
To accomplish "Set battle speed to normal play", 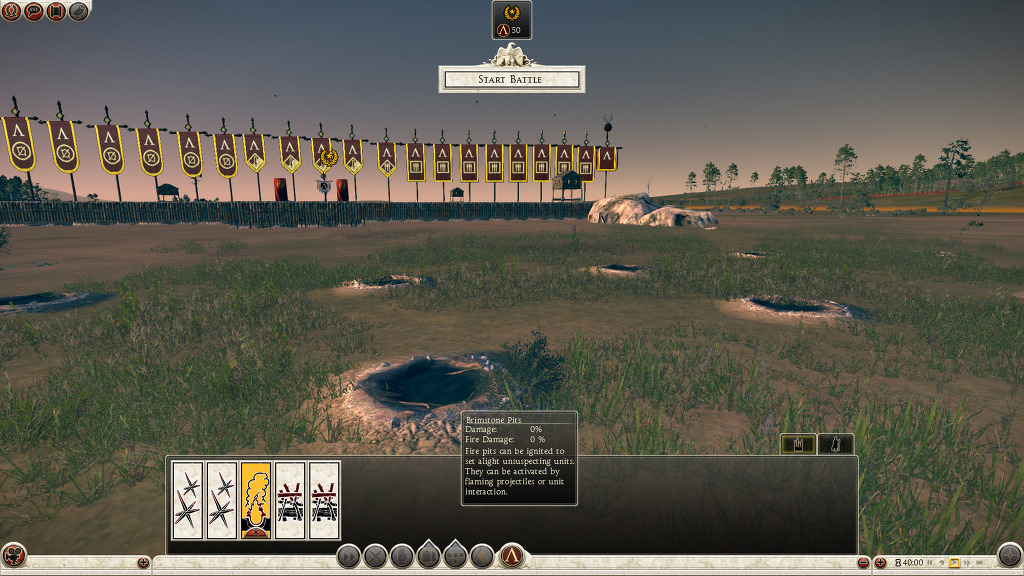I will 954,563.
